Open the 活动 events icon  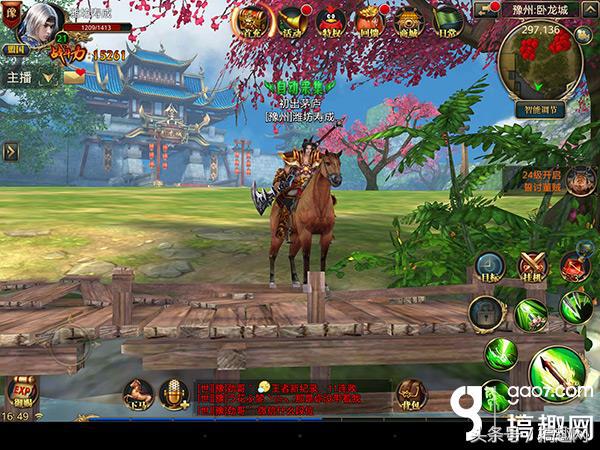pos(292,20)
